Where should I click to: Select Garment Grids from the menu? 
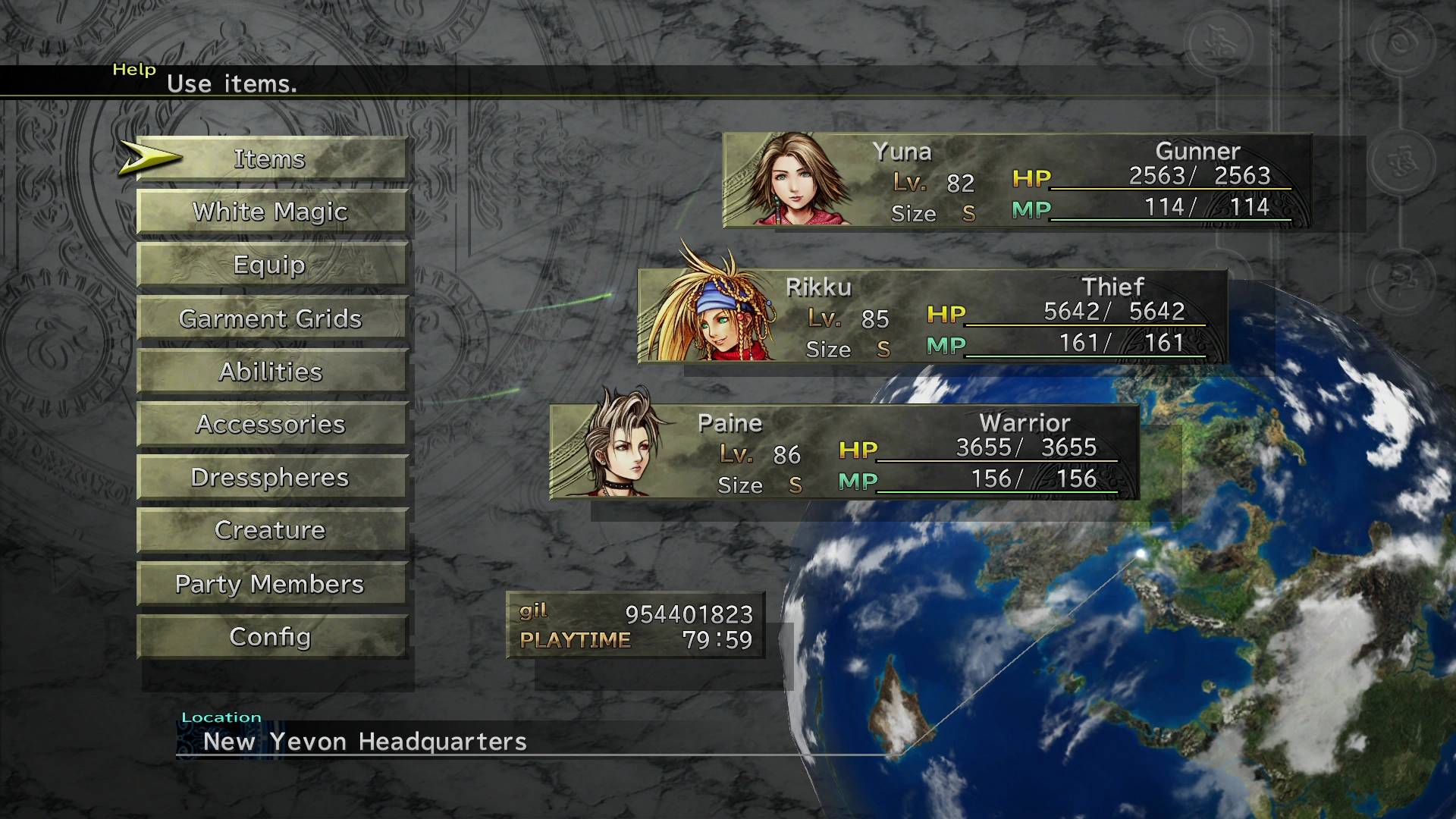coord(271,318)
